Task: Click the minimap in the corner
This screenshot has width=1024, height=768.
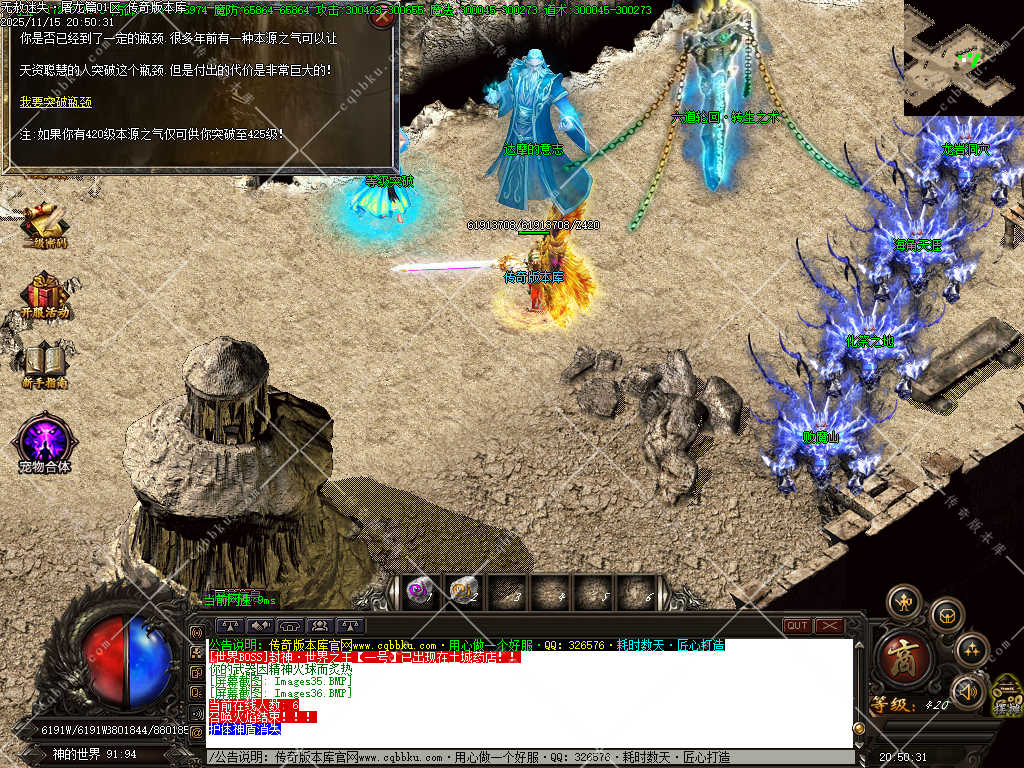Action: click(x=962, y=58)
